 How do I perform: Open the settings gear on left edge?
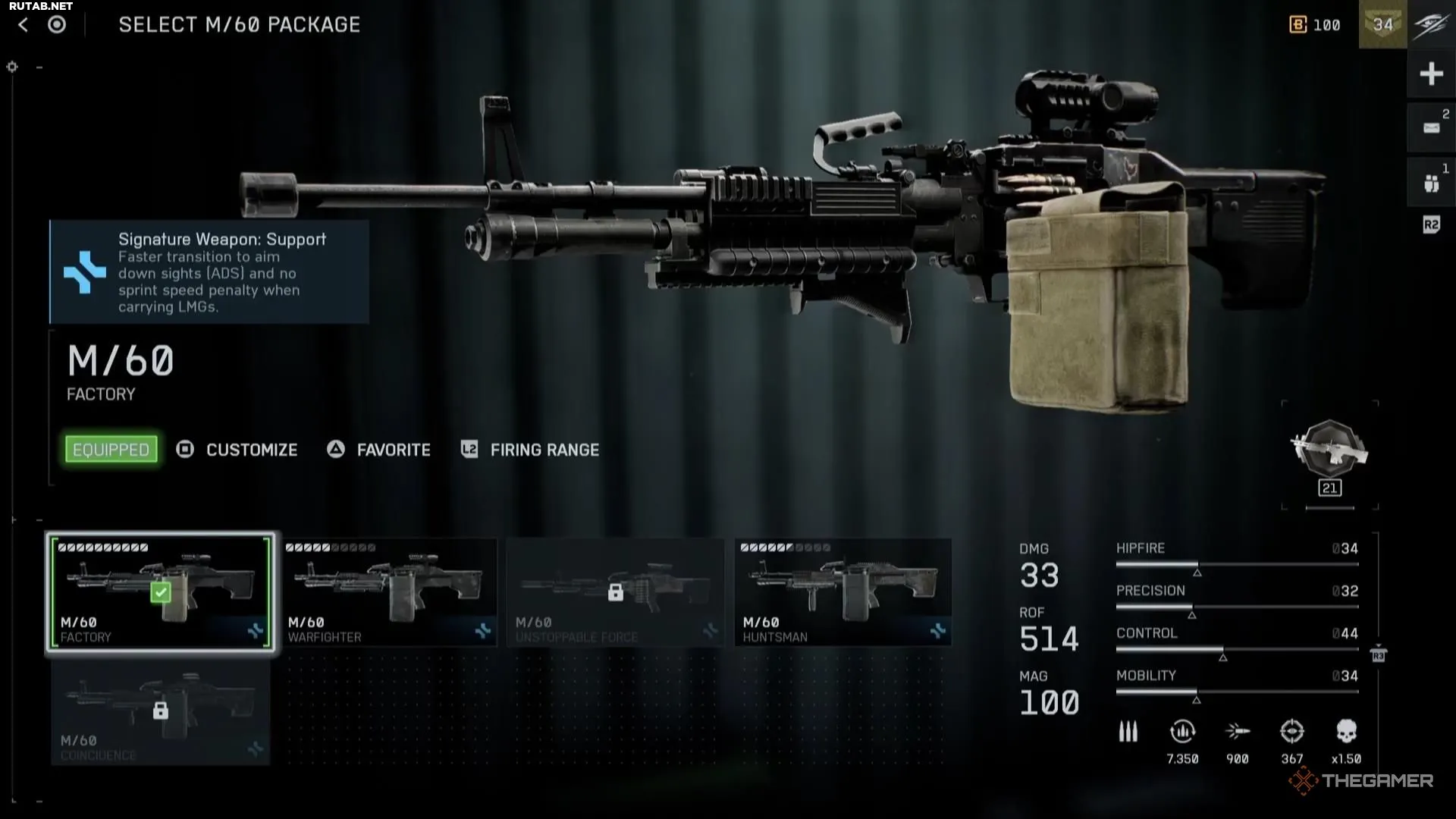(x=12, y=67)
